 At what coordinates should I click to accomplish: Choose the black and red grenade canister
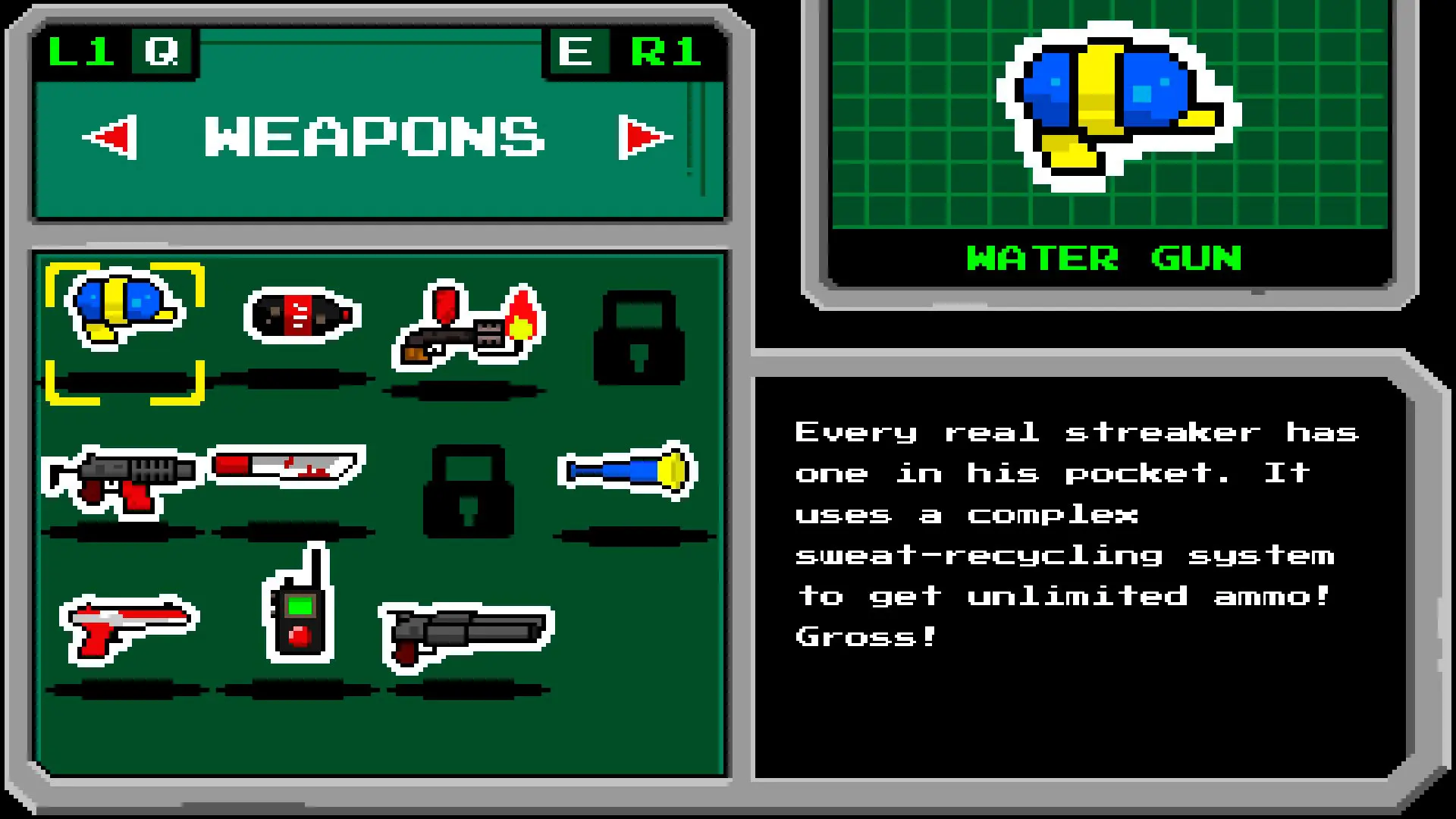point(302,315)
